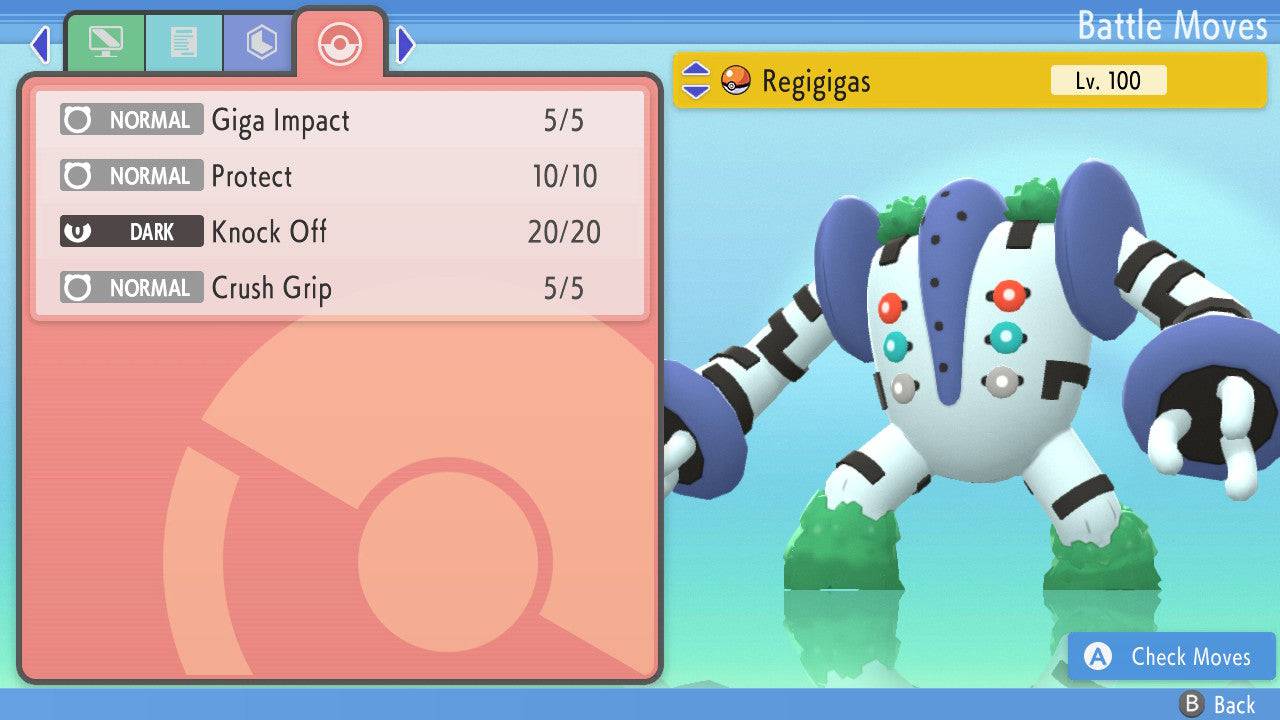
Task: Select the Poké Ball Battle Moves tab
Action: [340, 44]
